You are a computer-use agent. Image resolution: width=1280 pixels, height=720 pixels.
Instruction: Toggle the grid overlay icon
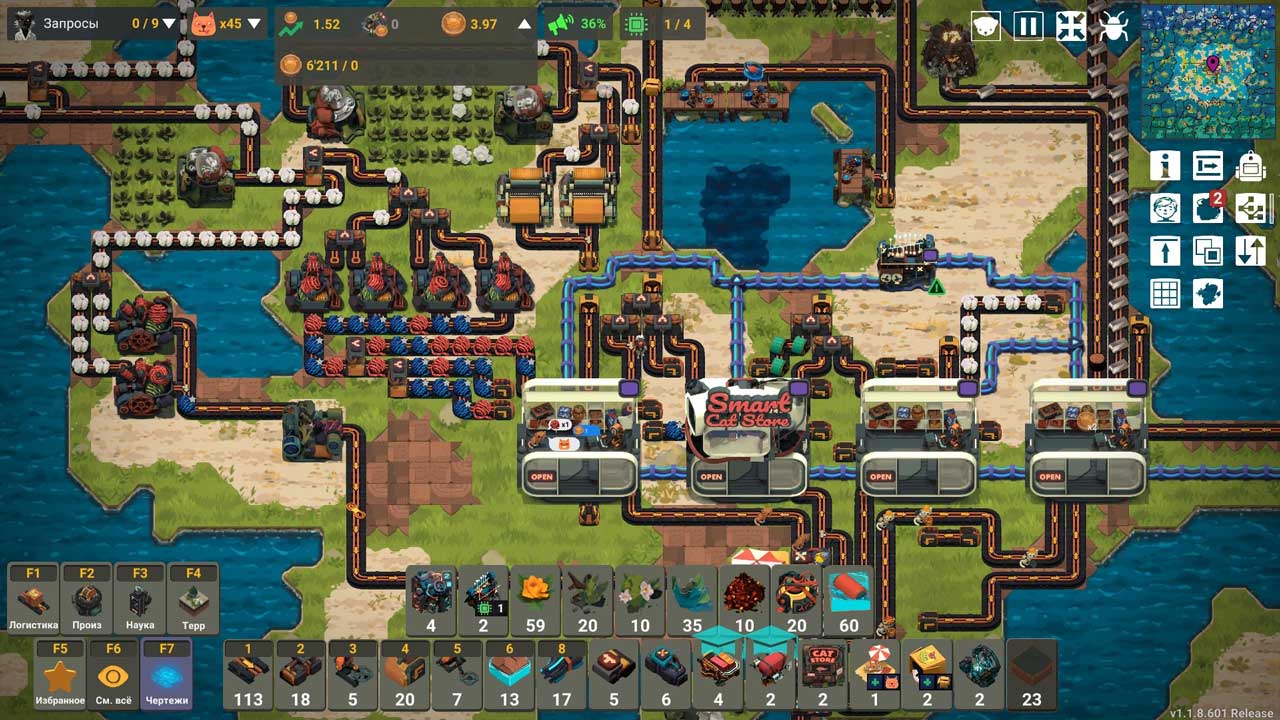pyautogui.click(x=1165, y=293)
